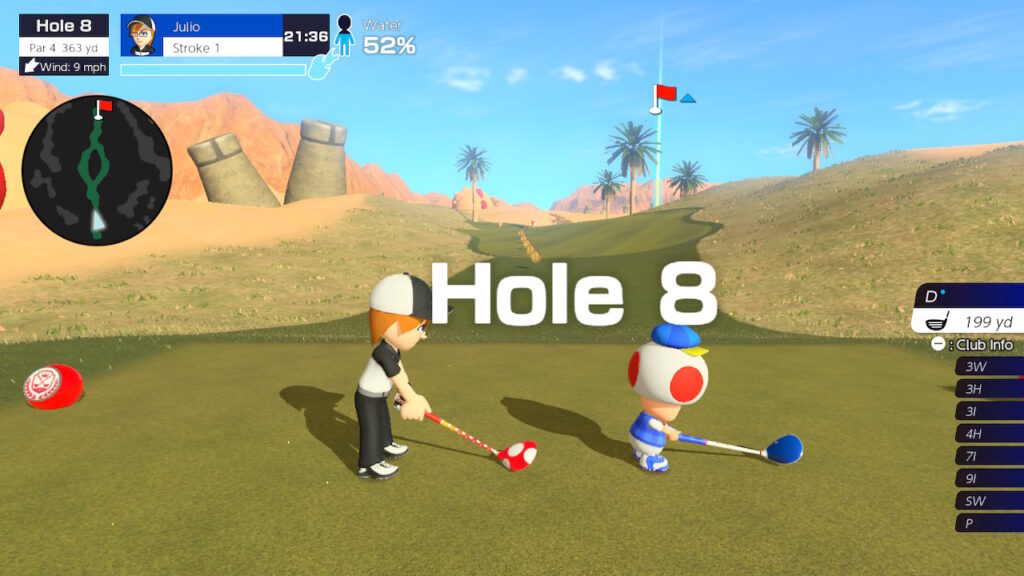Choose the 3H hybrid club
This screenshot has height=576, width=1024.
(x=988, y=389)
